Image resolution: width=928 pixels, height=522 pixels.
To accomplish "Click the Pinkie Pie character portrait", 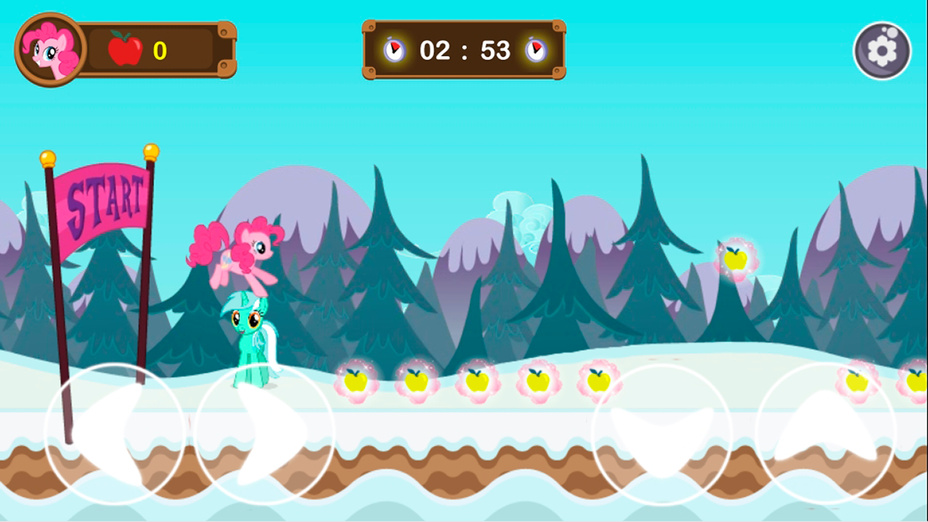I will (x=50, y=50).
